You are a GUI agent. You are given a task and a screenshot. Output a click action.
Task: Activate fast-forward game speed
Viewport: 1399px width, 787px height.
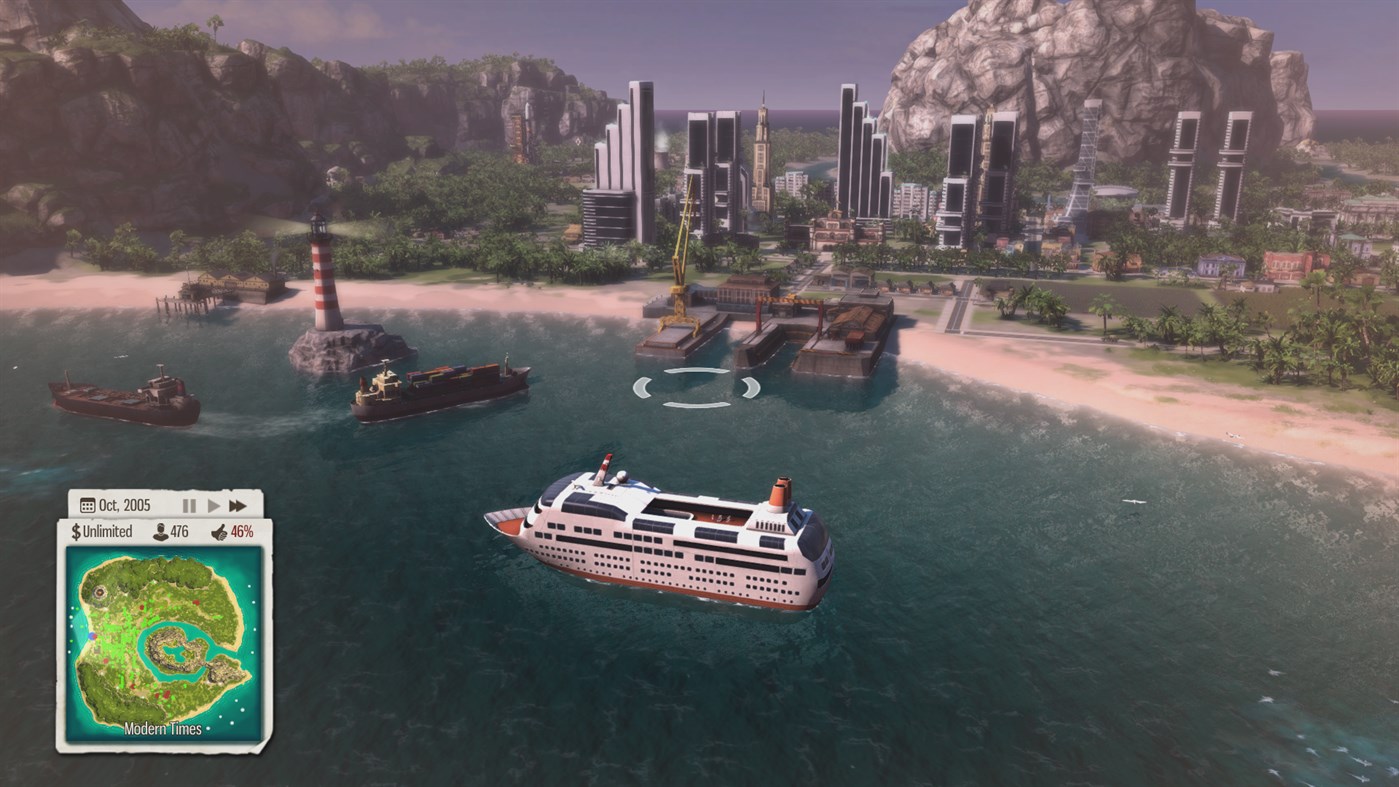pos(238,505)
